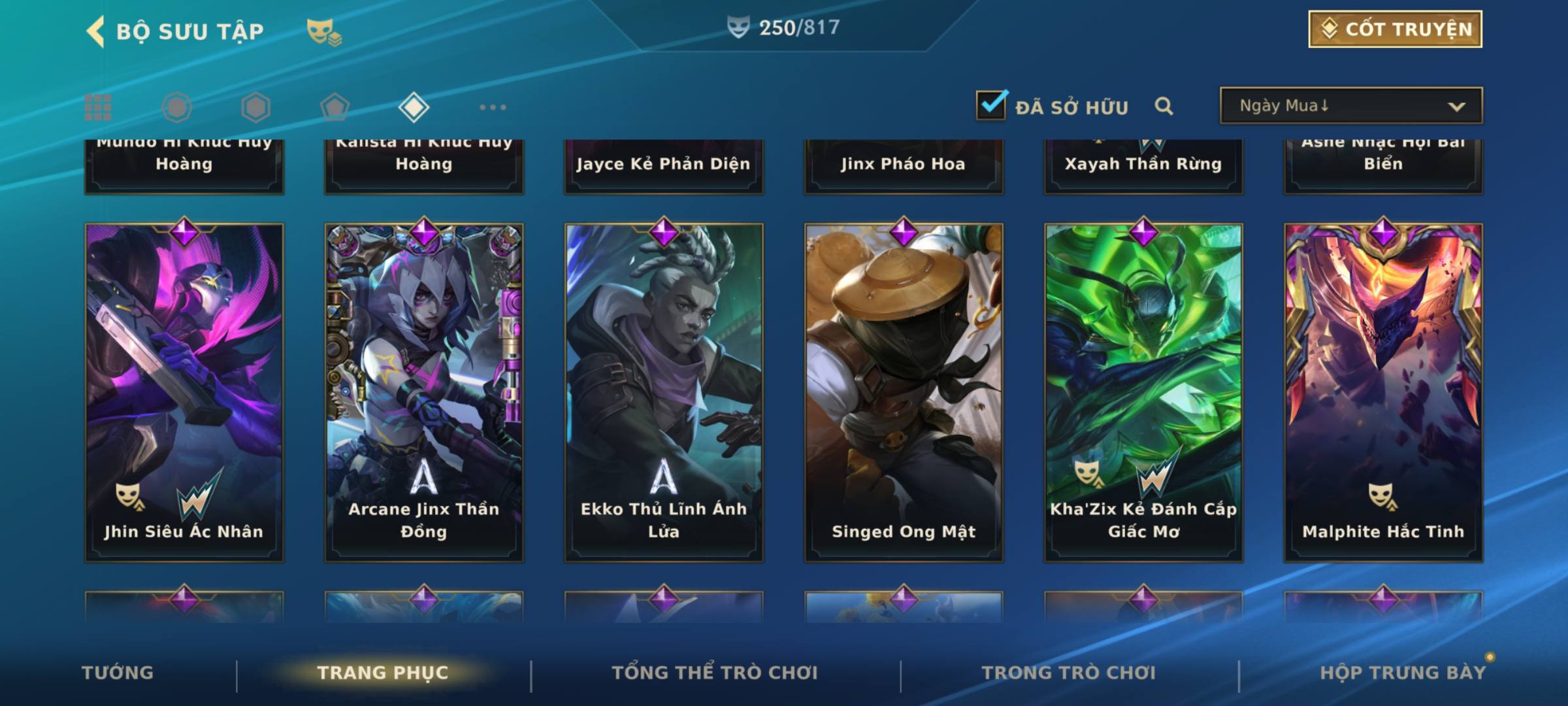Open Ekko Thủ Lĩnh Ánh Lửa skin
Screen dimensions: 1568x706
pyautogui.click(x=664, y=392)
